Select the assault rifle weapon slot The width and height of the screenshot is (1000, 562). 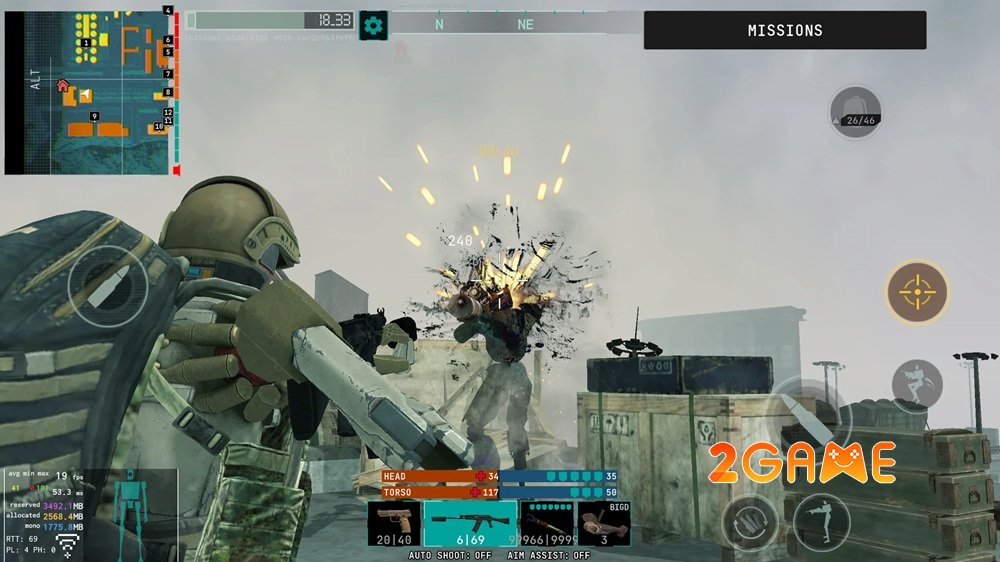470,525
